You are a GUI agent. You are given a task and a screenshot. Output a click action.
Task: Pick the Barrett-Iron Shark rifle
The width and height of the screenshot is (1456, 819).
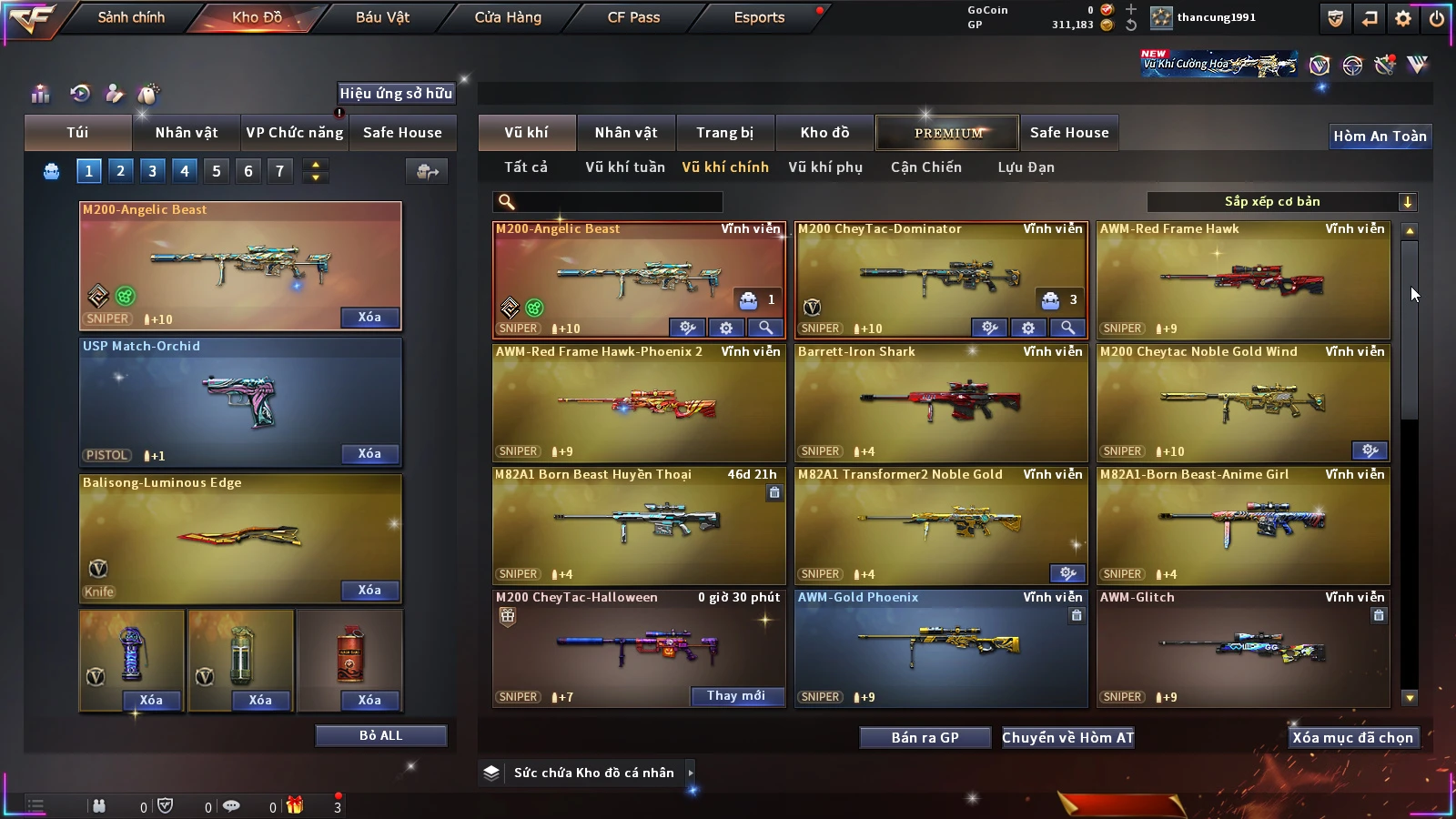coord(941,403)
